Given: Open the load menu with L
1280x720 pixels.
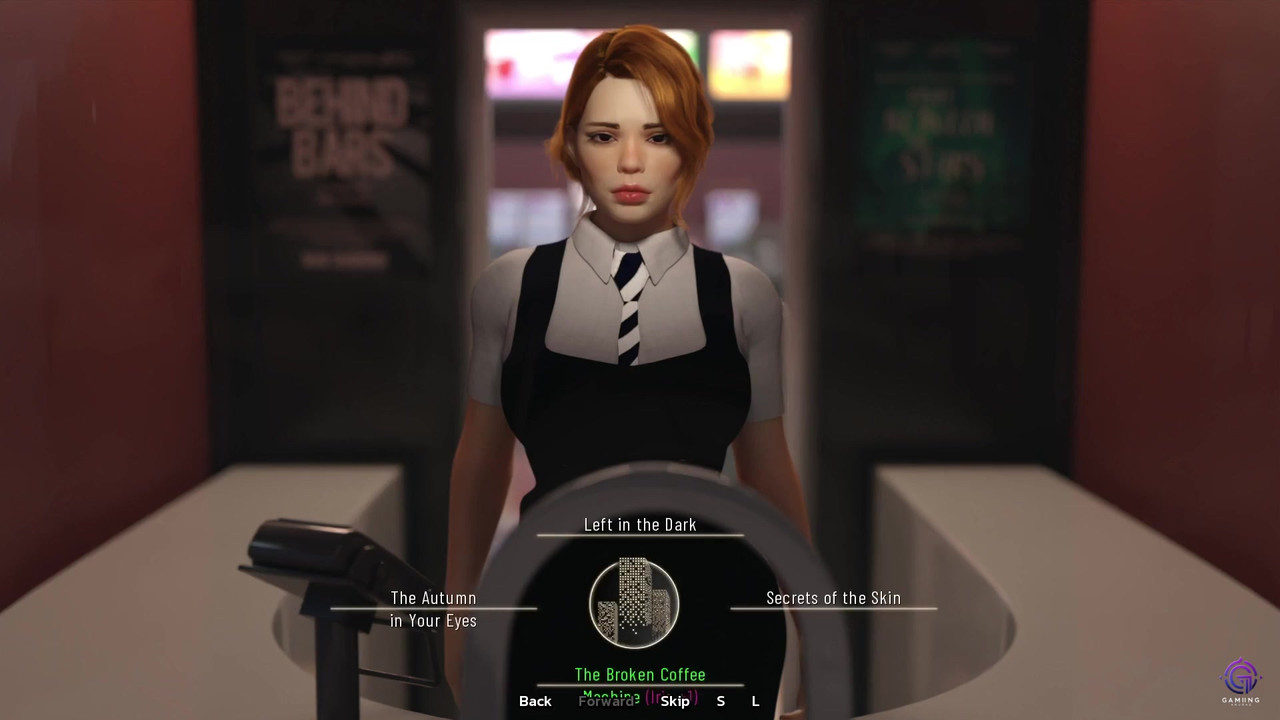Looking at the screenshot, I should click(755, 701).
